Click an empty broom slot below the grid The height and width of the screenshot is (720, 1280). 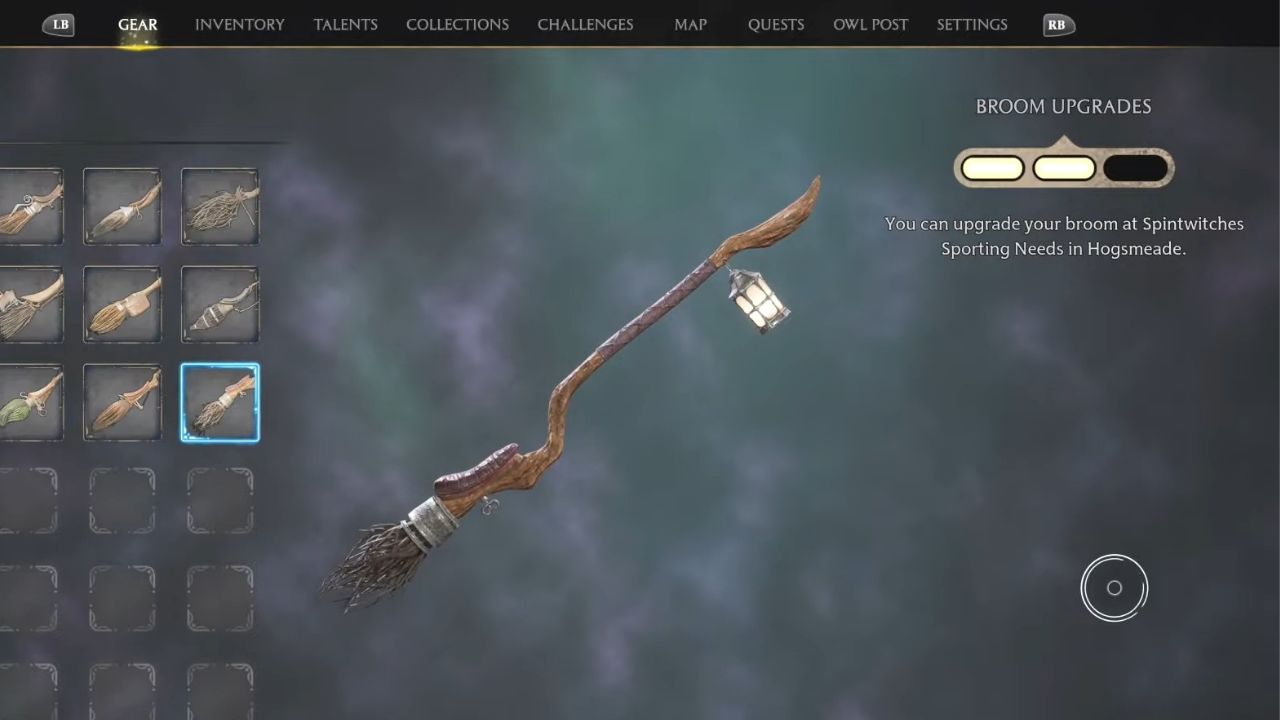(122, 499)
